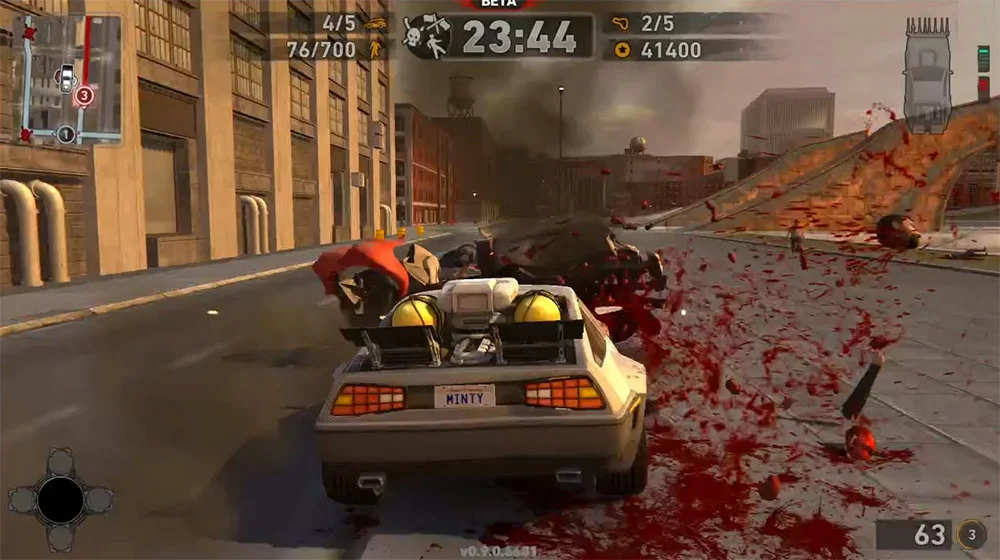Click the car damage status icon
Viewport: 1000px width, 560px height.
coord(927,74)
